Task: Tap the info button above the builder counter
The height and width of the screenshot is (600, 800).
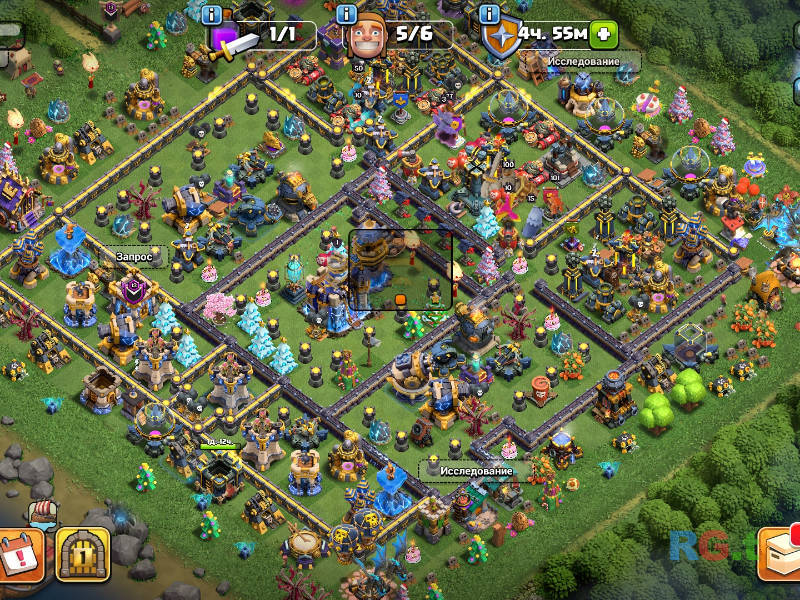Action: click(347, 14)
